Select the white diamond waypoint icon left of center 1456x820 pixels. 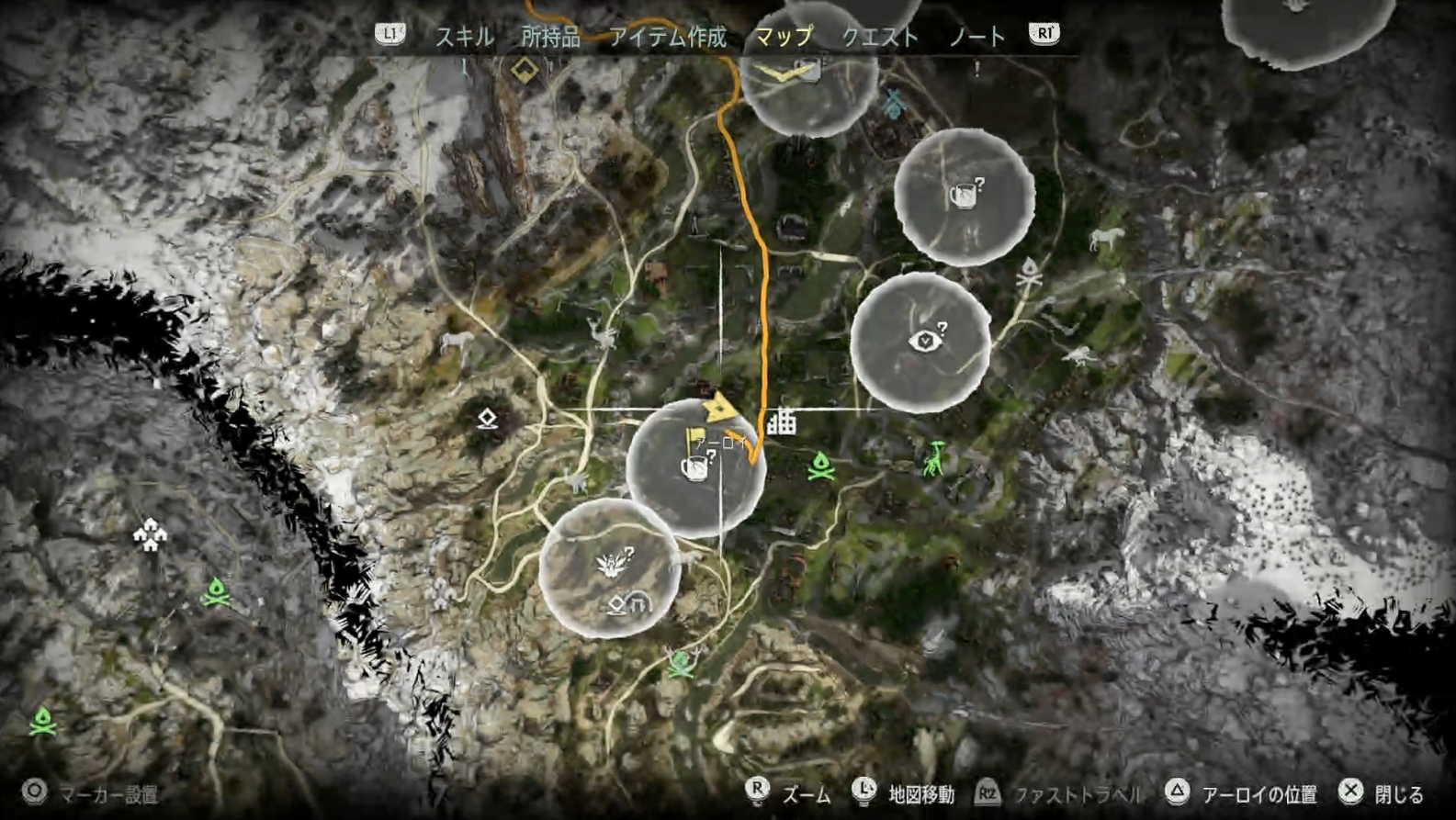tap(487, 416)
